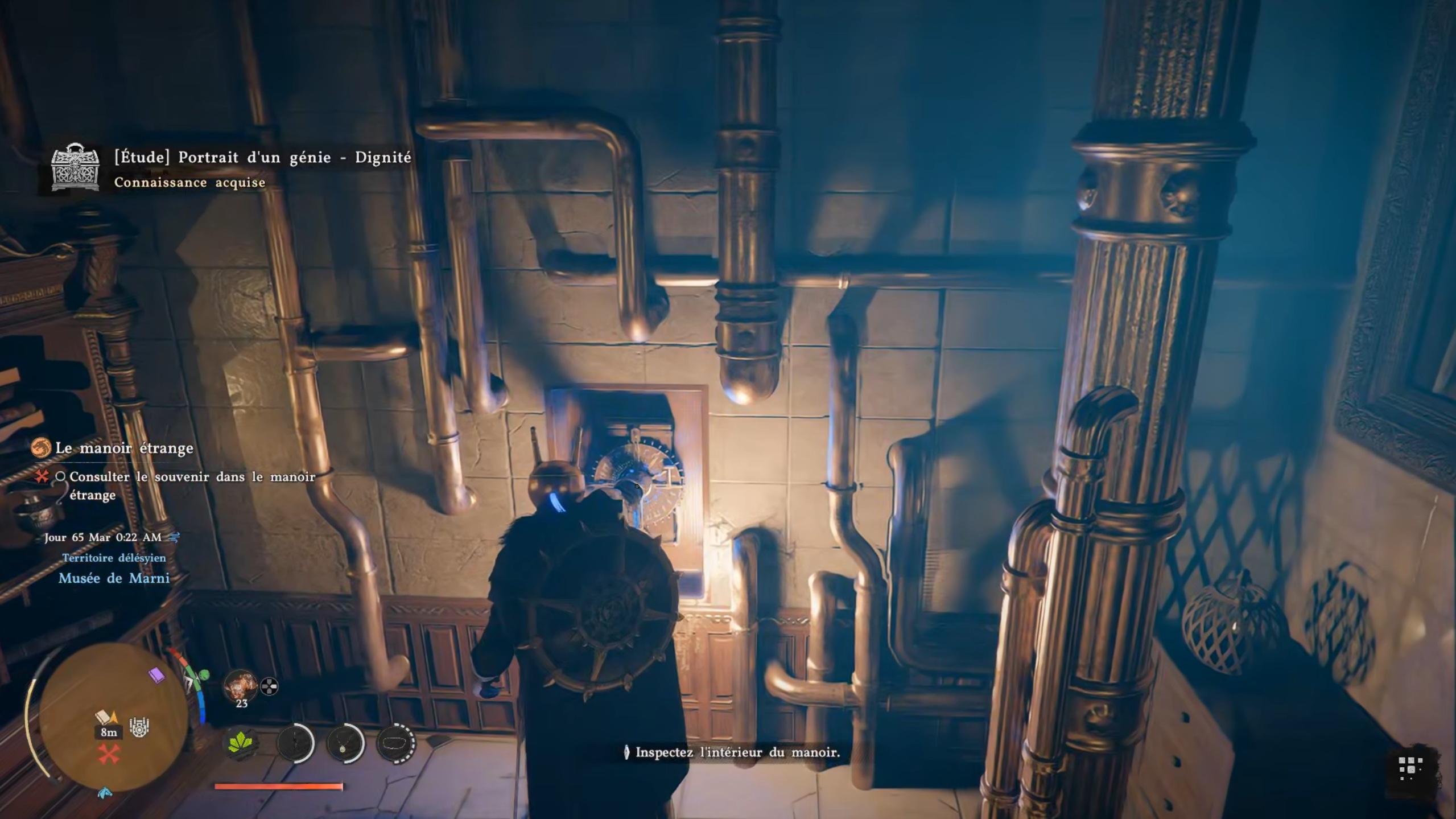Select the dark sword weapon slot
Screen dimensions: 1456x819
click(295, 743)
